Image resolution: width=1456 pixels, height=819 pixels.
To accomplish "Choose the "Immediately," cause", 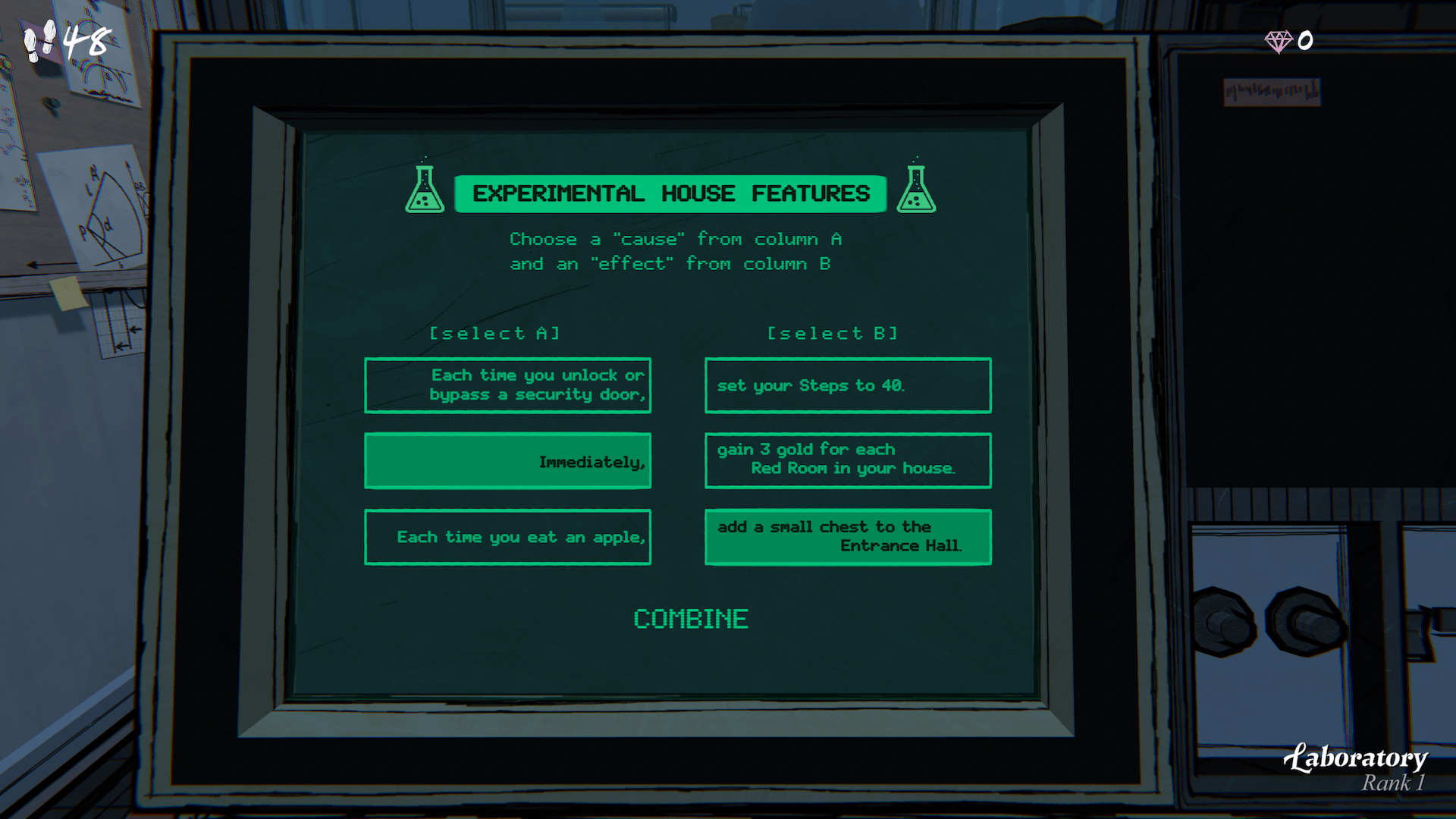I will 507,461.
